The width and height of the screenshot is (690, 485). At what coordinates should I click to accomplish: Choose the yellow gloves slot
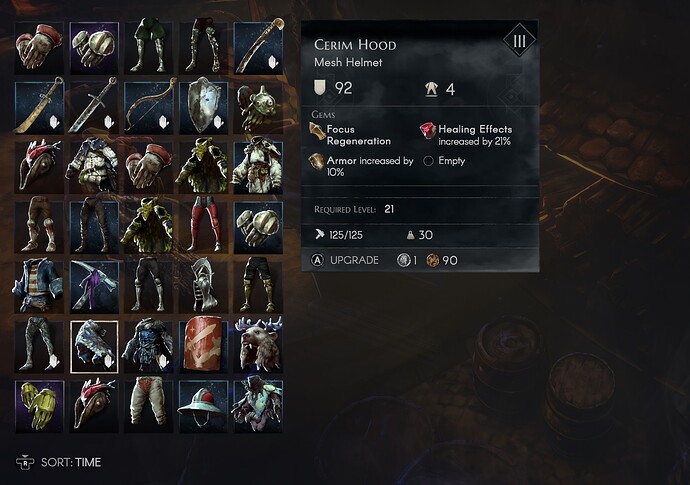pyautogui.click(x=40, y=405)
